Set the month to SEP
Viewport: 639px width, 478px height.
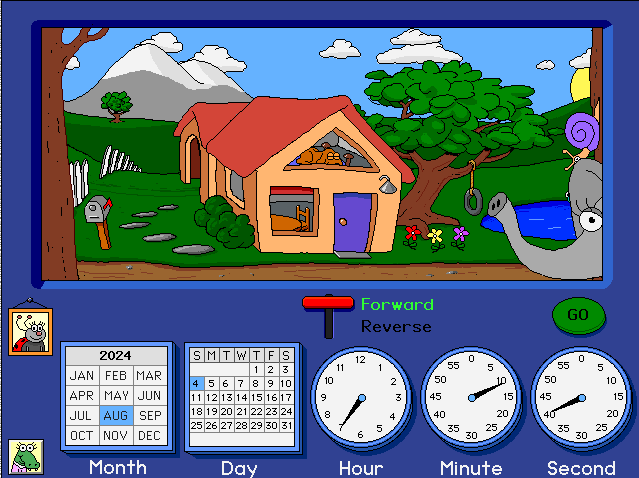pos(149,415)
